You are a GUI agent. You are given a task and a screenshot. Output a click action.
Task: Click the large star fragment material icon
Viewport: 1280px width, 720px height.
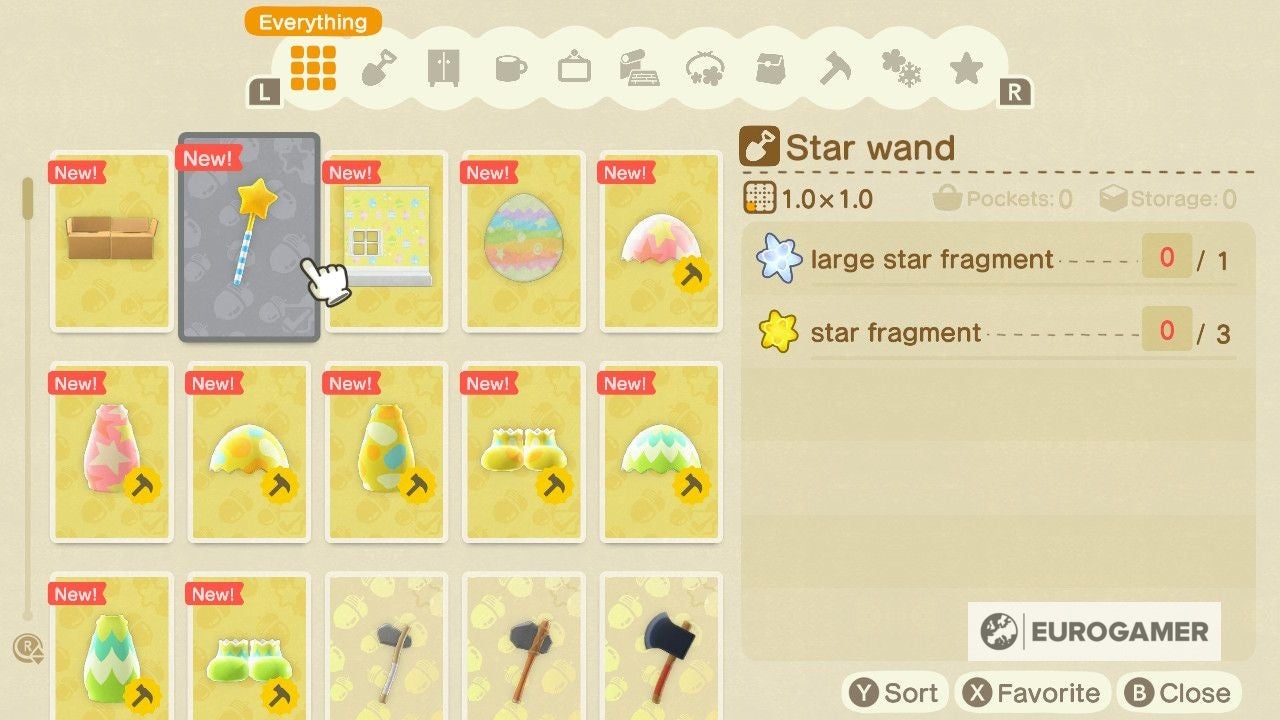click(779, 259)
